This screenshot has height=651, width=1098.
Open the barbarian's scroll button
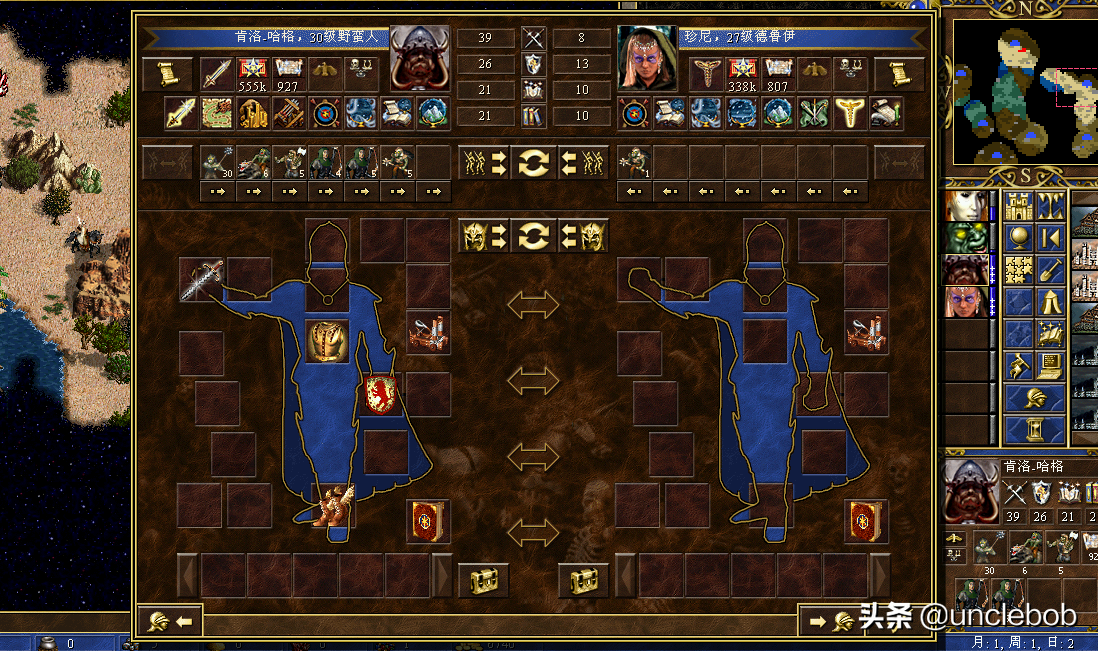167,73
